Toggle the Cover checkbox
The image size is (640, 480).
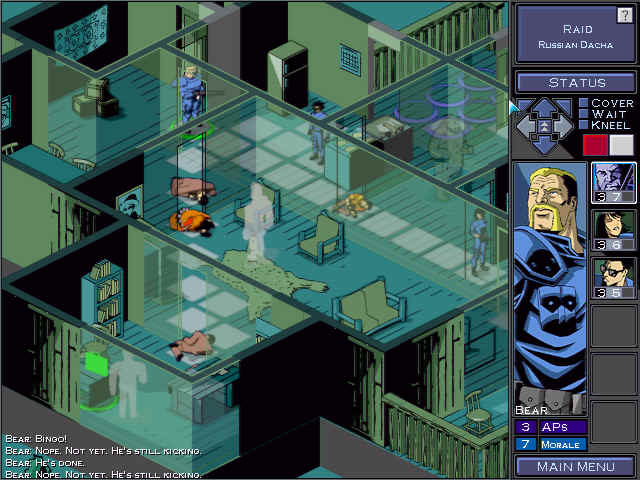(584, 103)
